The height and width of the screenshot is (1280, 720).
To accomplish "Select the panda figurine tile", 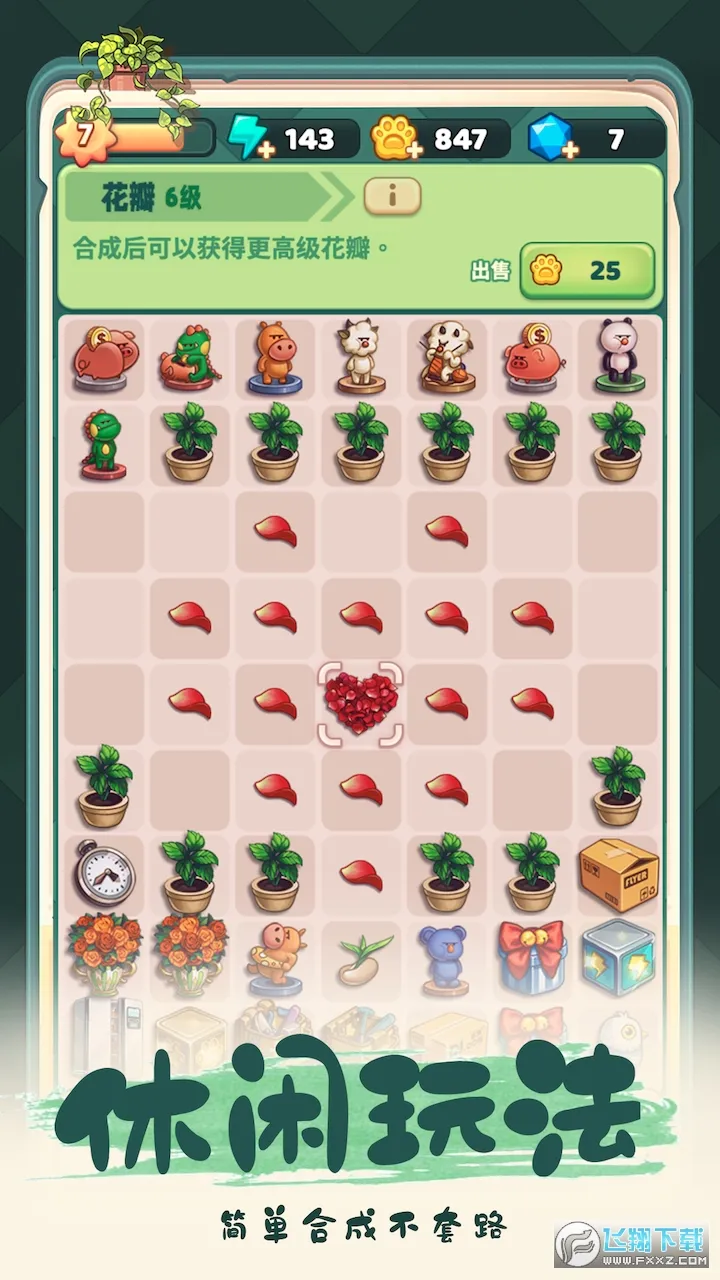I will point(618,356).
